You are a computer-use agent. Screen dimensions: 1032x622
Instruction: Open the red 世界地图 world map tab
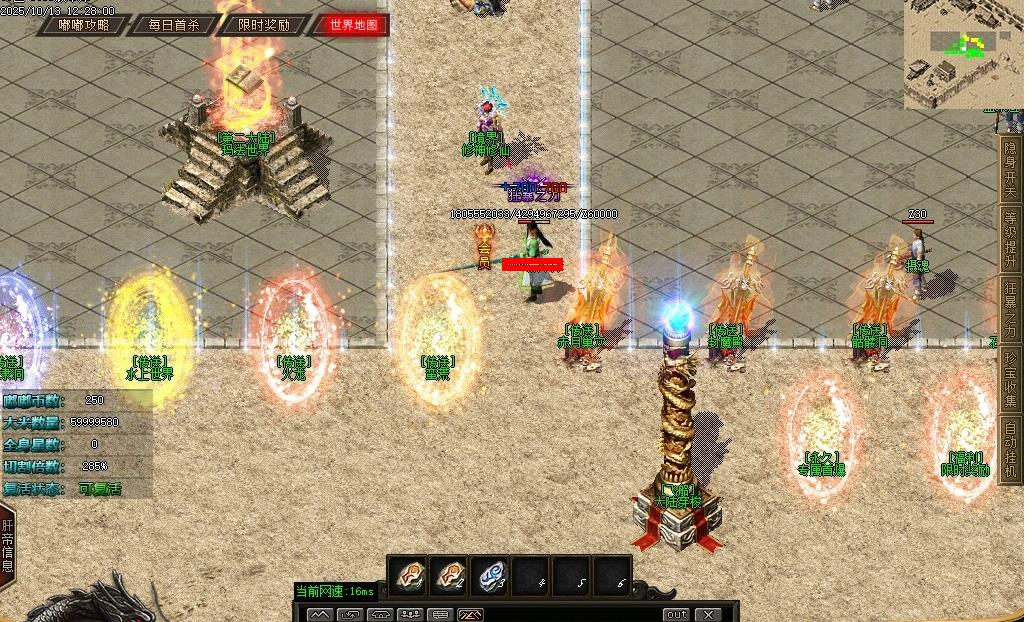[353, 25]
